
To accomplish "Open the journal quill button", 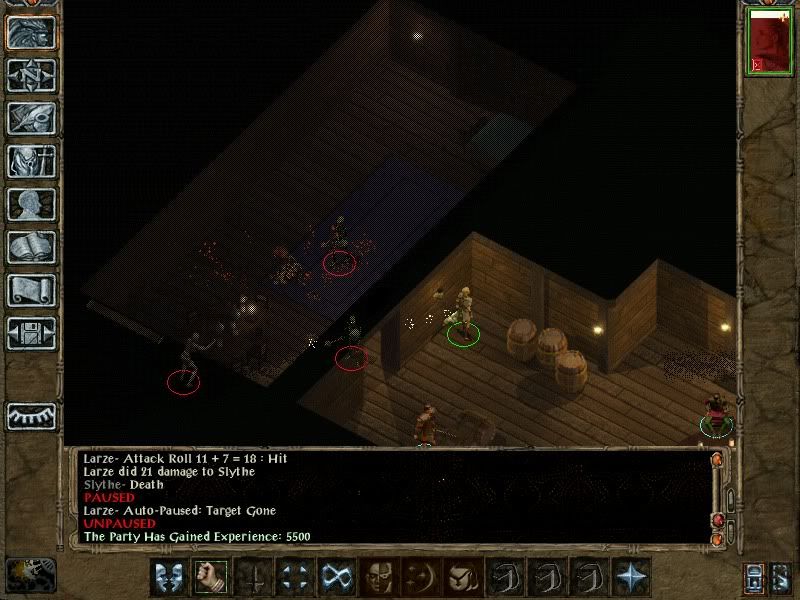I will click(x=31, y=118).
